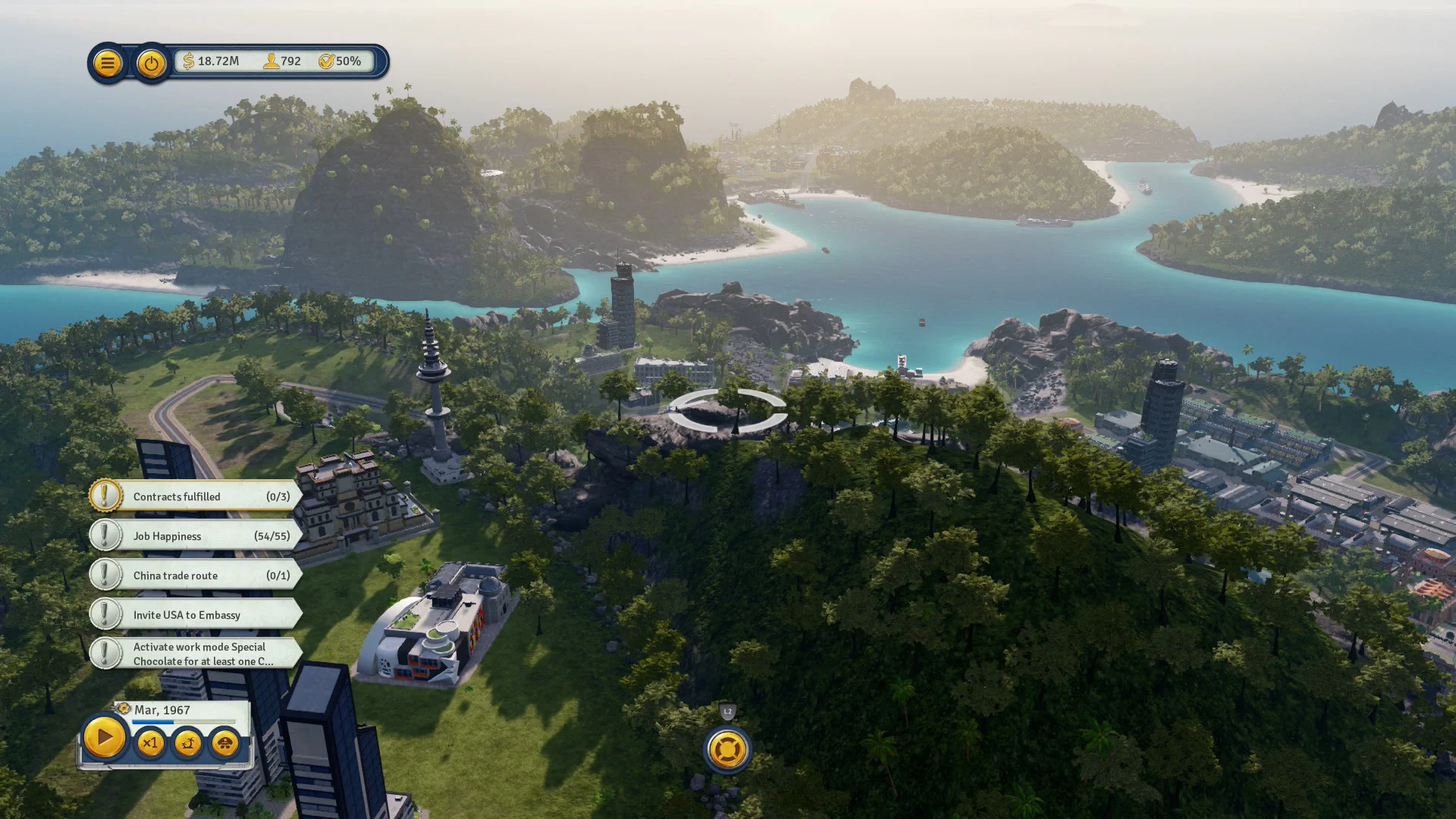Click the exclamation badge on Contracts fulfilled

click(105, 495)
